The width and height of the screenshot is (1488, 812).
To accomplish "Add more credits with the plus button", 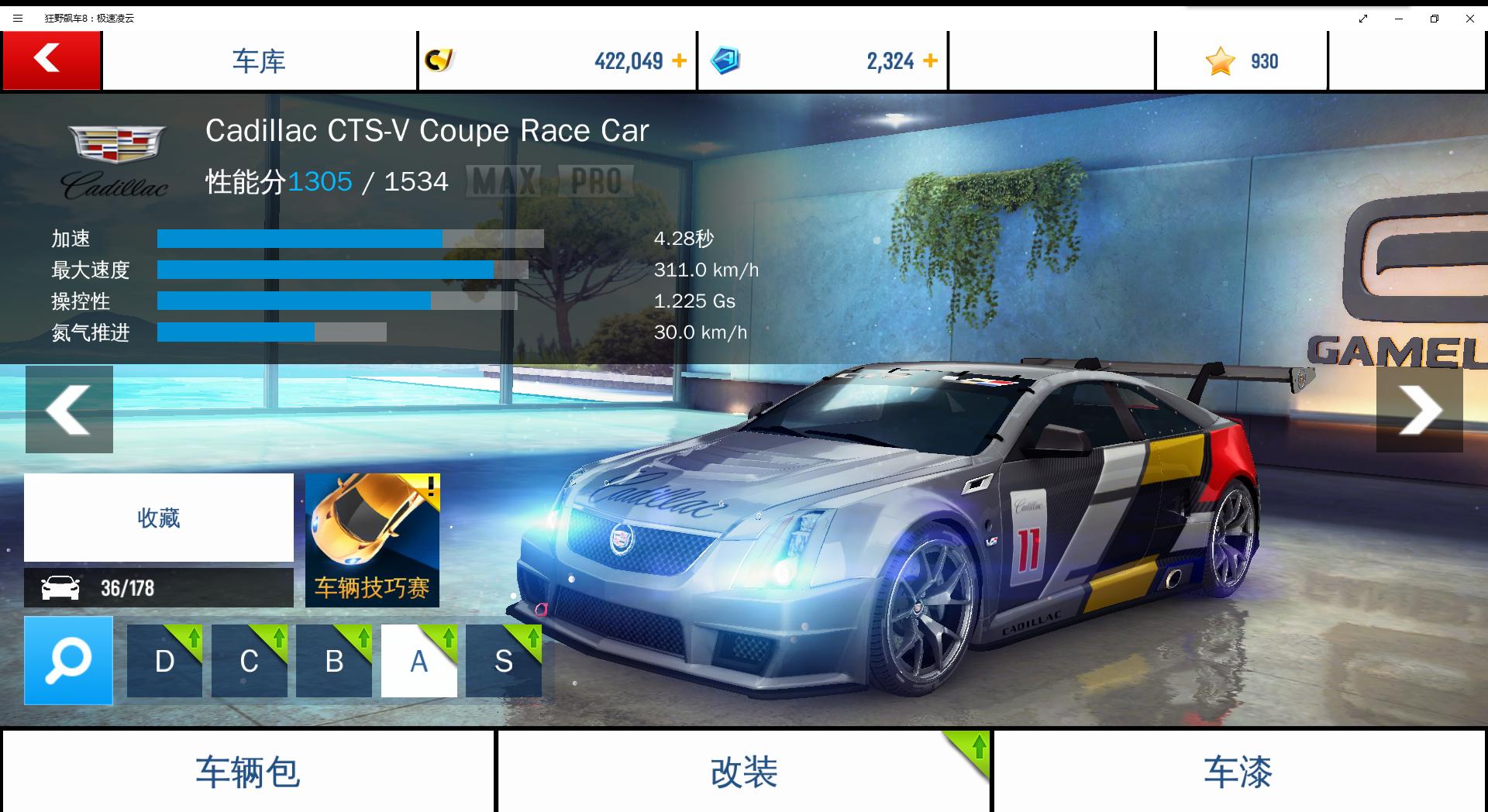I will click(x=679, y=60).
